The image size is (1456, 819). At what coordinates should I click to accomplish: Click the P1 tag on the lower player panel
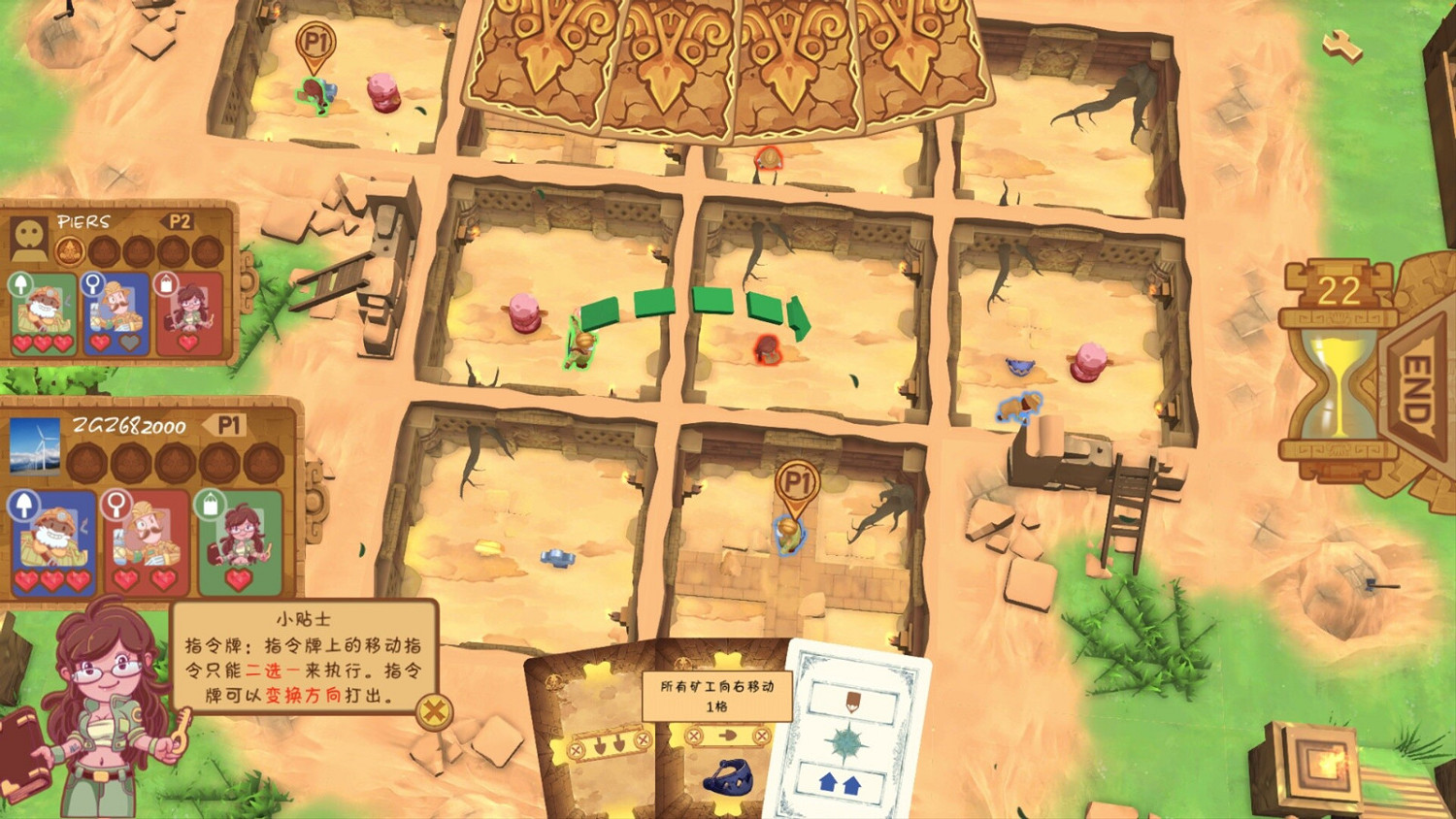[x=226, y=426]
